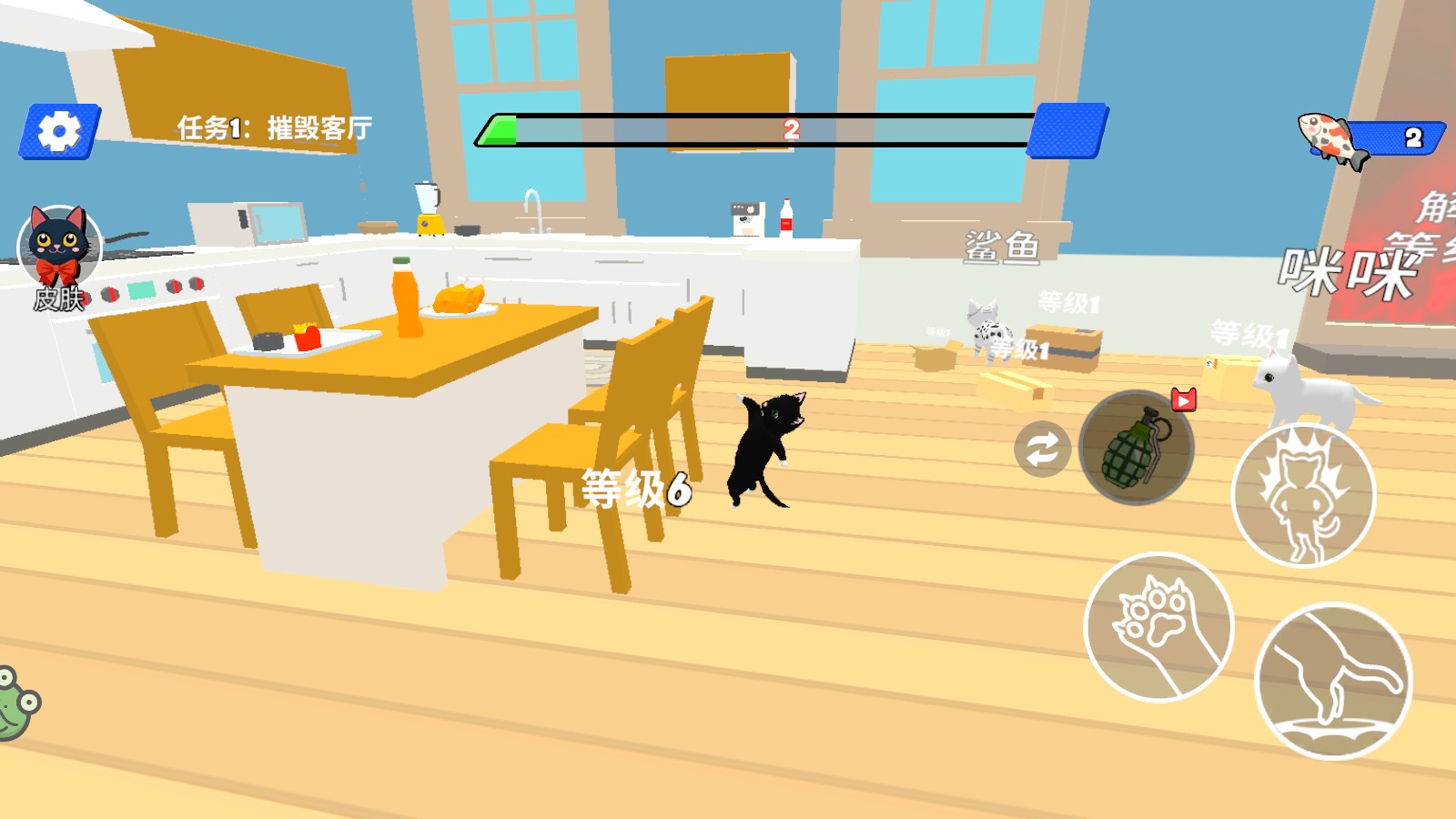1456x819 pixels.
Task: Use the paw swipe attack
Action: 1158,627
